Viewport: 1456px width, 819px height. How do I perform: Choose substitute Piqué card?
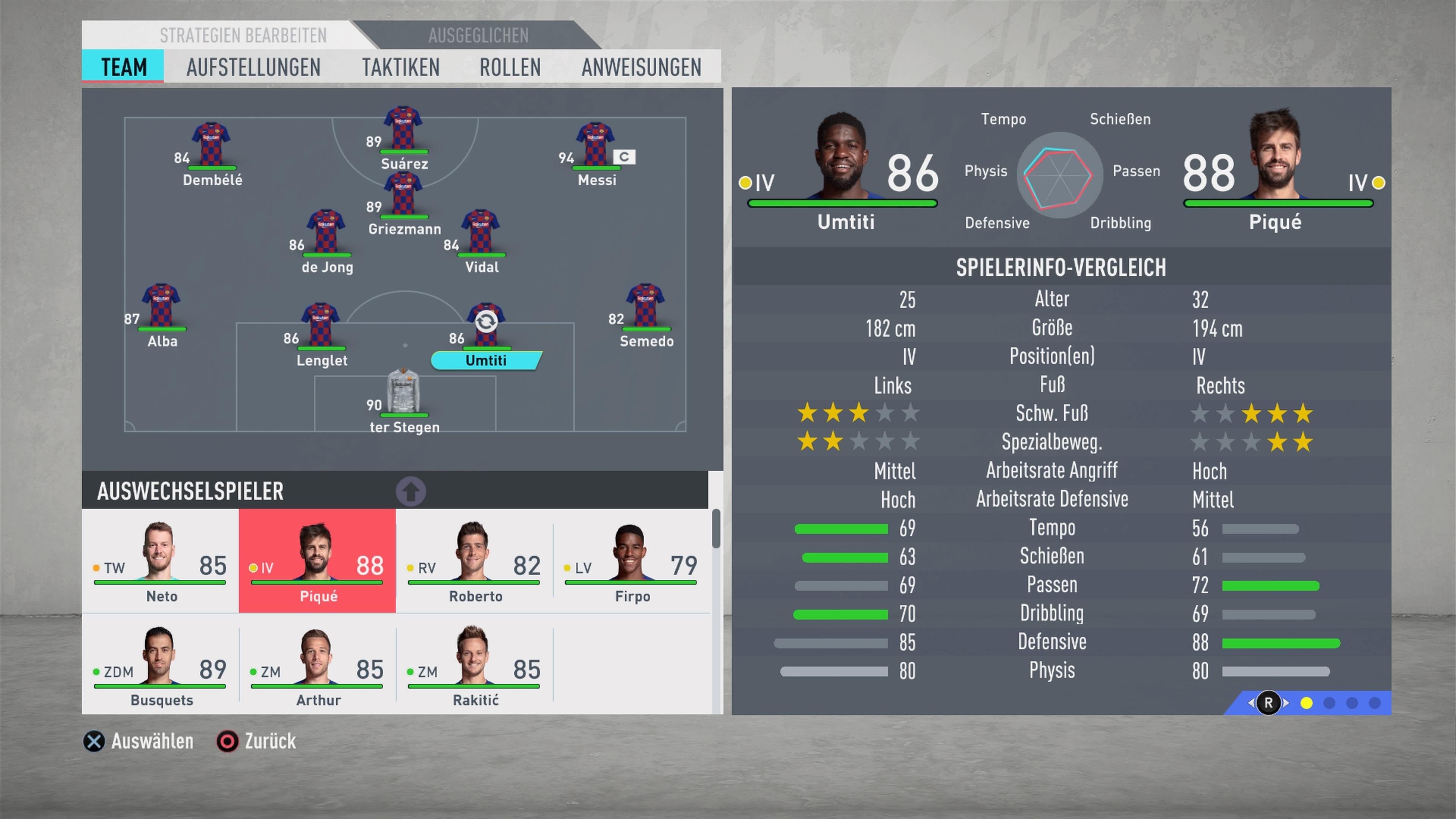tap(317, 561)
